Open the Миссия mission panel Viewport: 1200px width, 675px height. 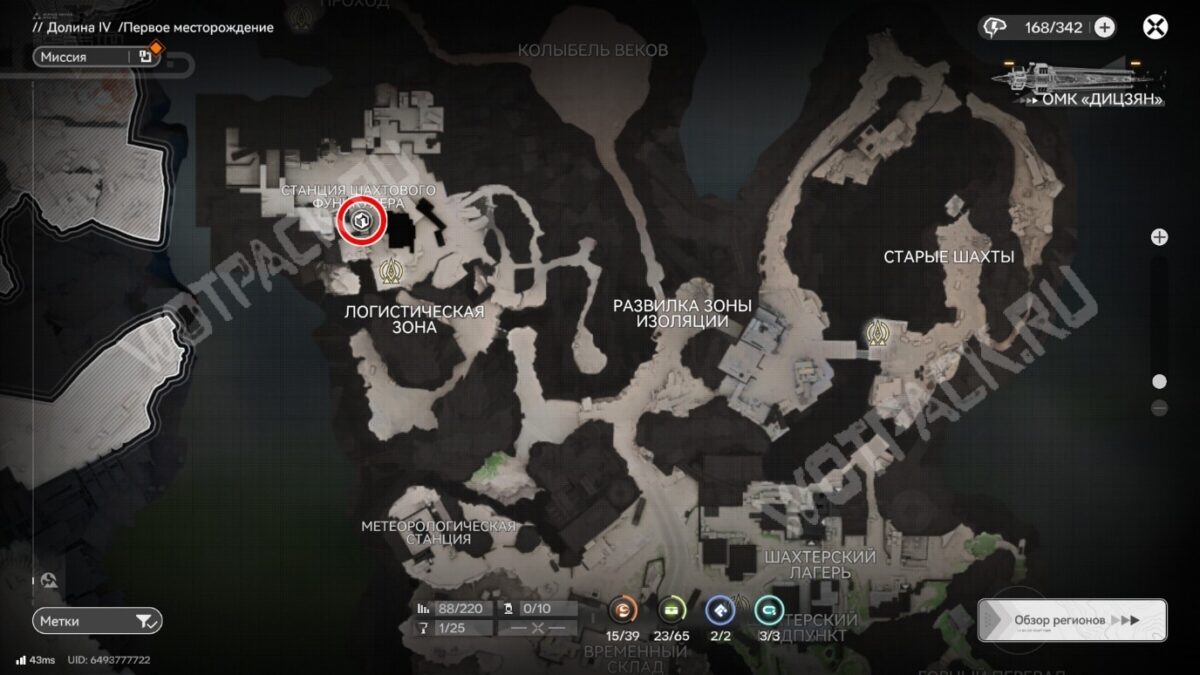96,57
